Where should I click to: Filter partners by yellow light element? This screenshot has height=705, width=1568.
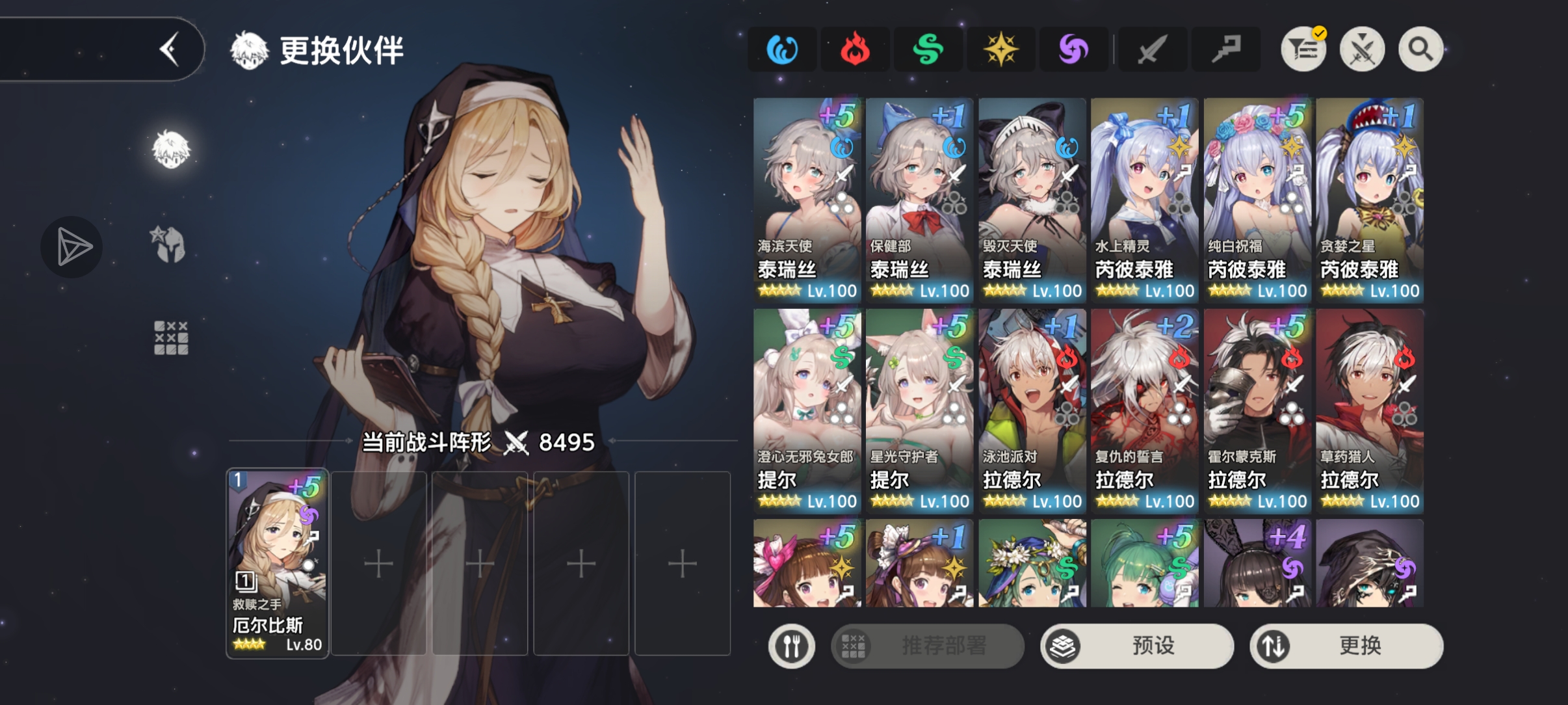point(1000,49)
